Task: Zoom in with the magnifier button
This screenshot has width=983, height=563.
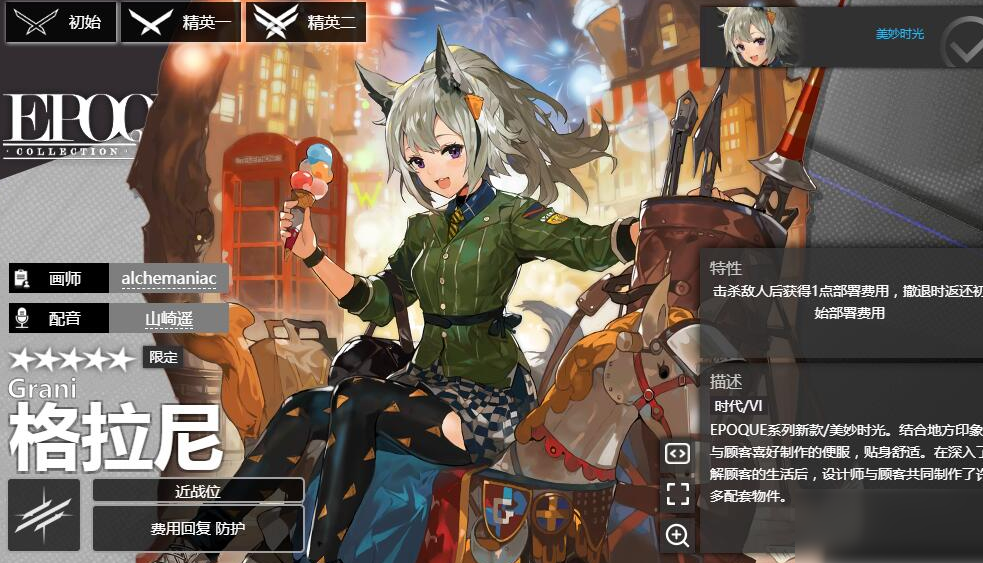Action: click(678, 535)
